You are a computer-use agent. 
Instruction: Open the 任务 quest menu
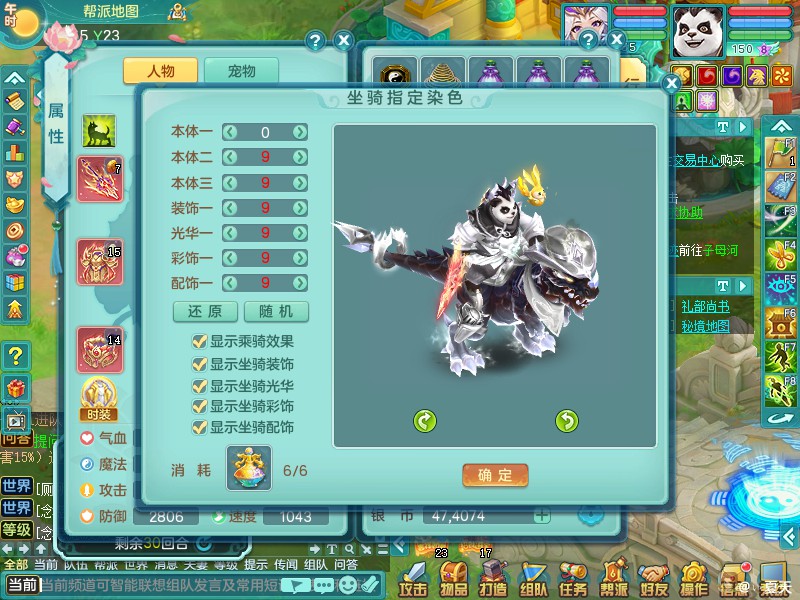(573, 577)
